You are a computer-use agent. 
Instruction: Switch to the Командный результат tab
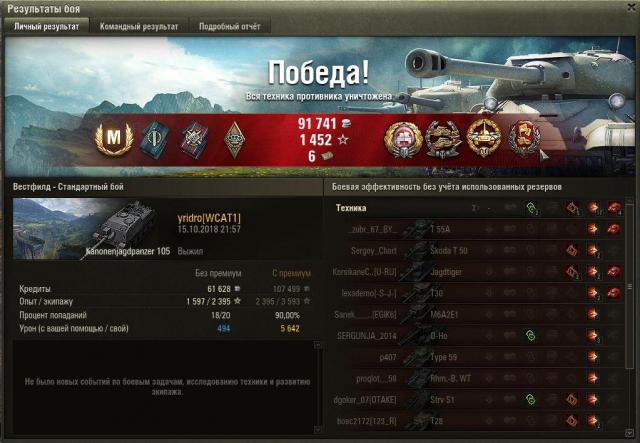click(x=139, y=27)
